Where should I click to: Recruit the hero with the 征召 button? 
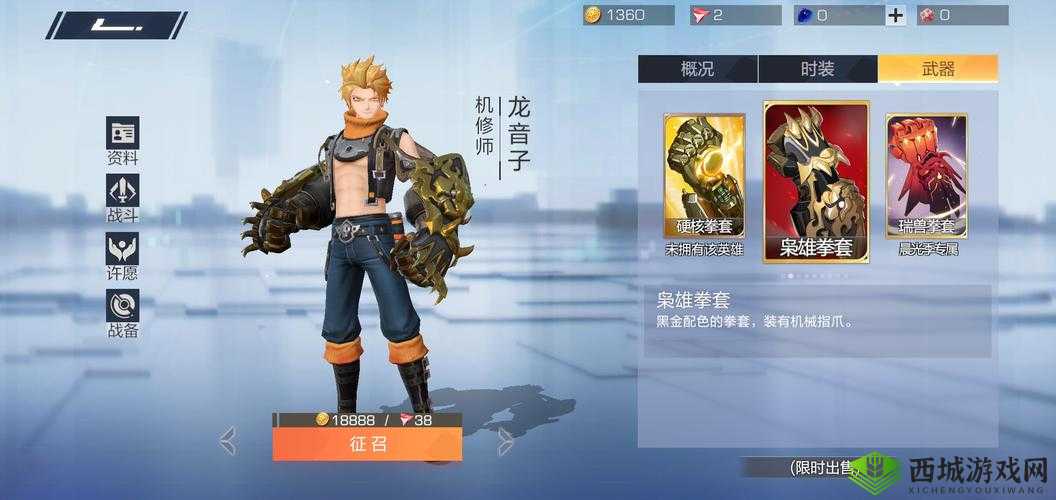(367, 444)
